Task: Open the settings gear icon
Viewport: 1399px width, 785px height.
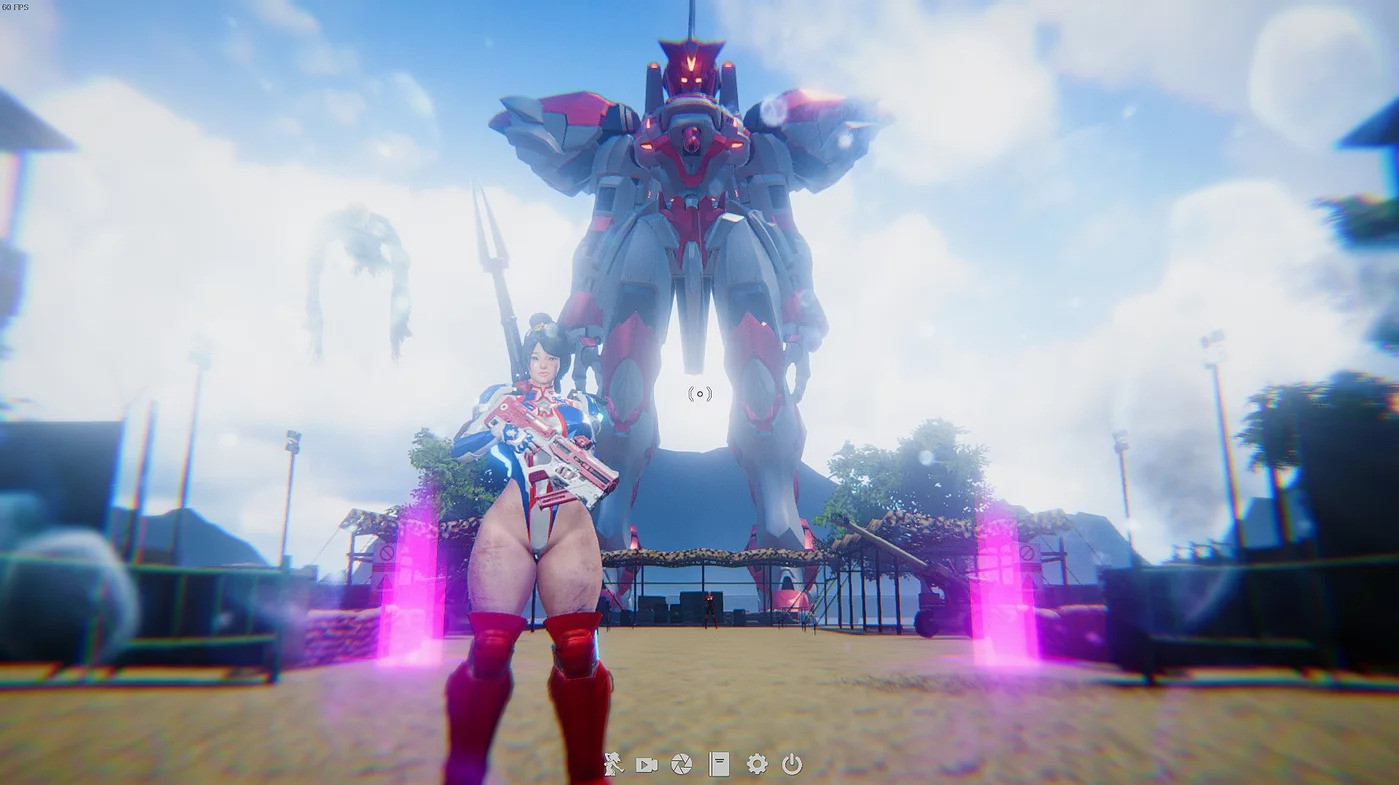Action: pos(755,764)
